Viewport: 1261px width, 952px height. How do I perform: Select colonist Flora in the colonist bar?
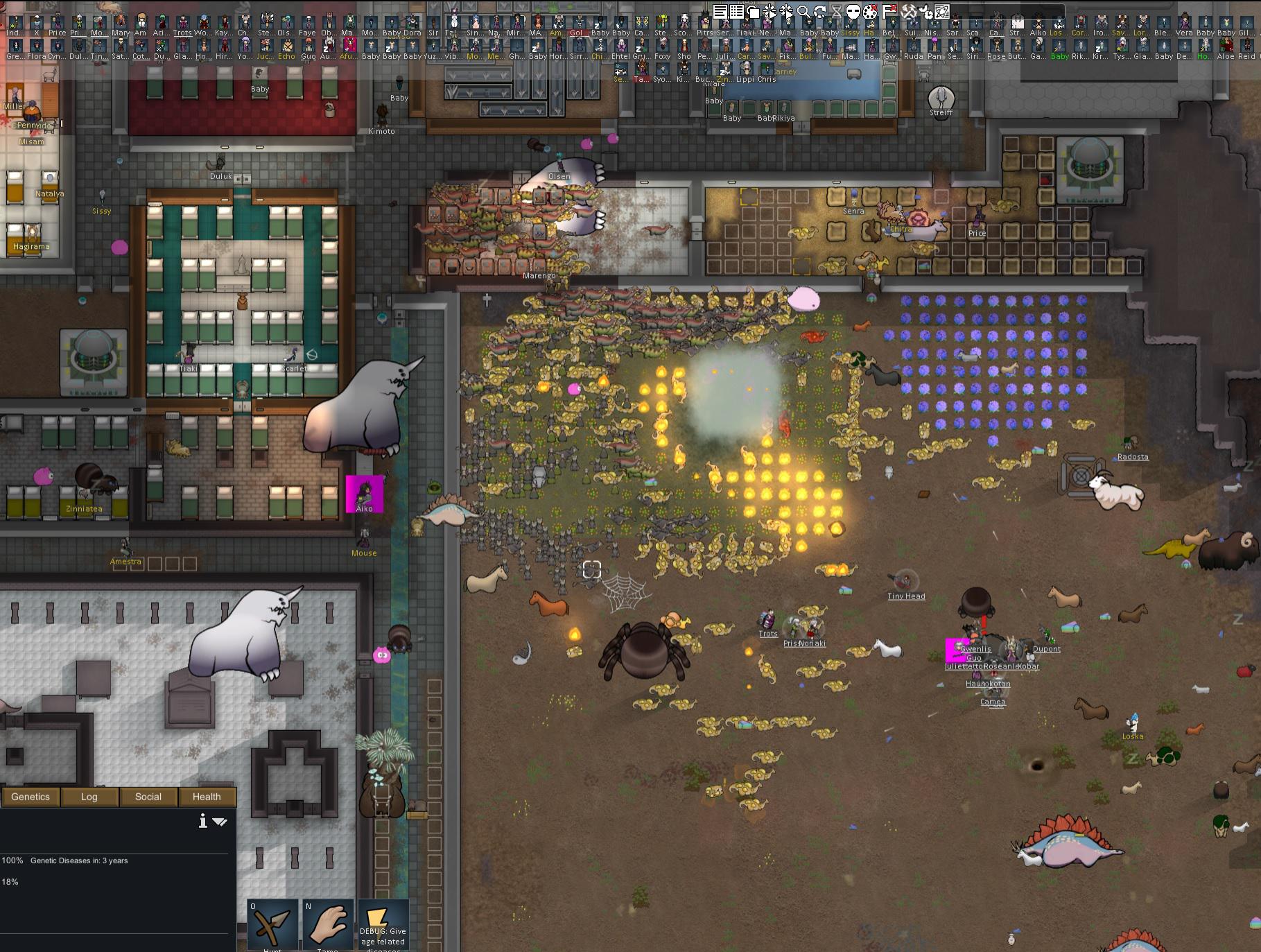[x=37, y=49]
